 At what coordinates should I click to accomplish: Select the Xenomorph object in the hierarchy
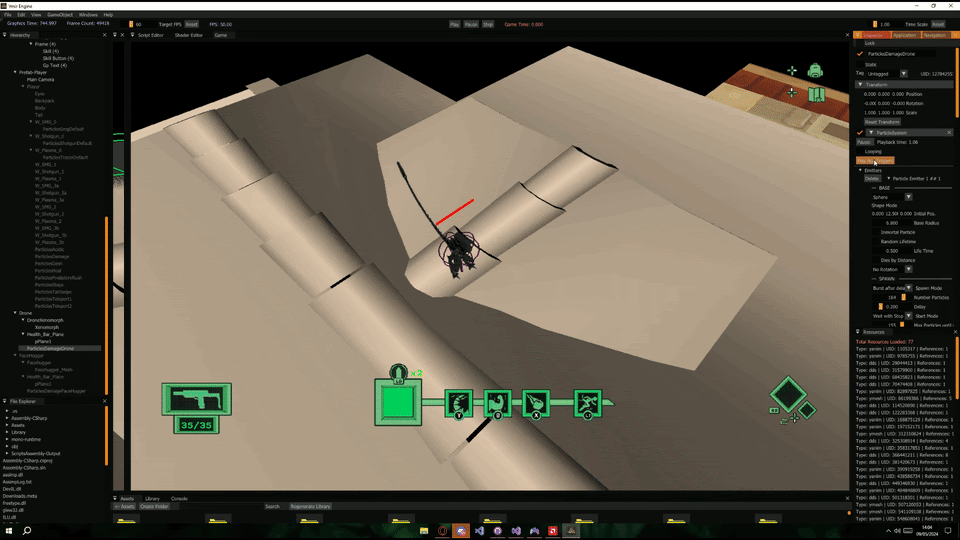(47, 327)
